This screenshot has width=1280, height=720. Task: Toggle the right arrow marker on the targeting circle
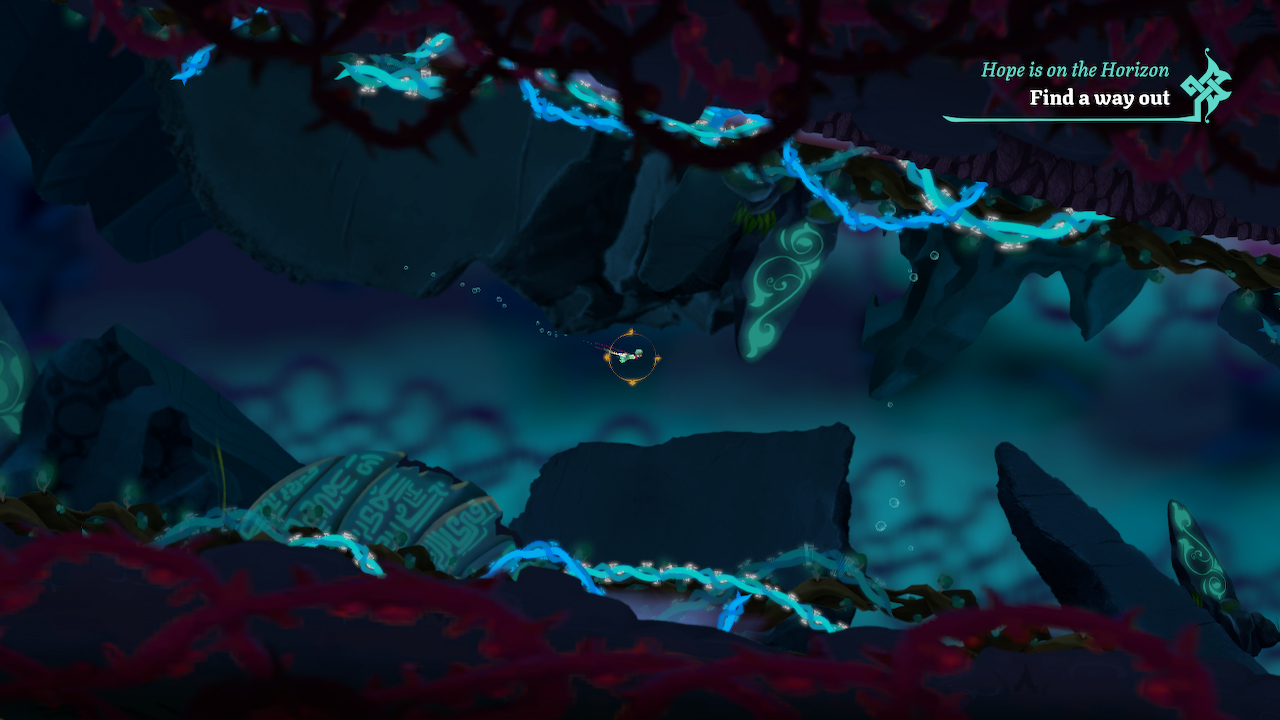[657, 356]
